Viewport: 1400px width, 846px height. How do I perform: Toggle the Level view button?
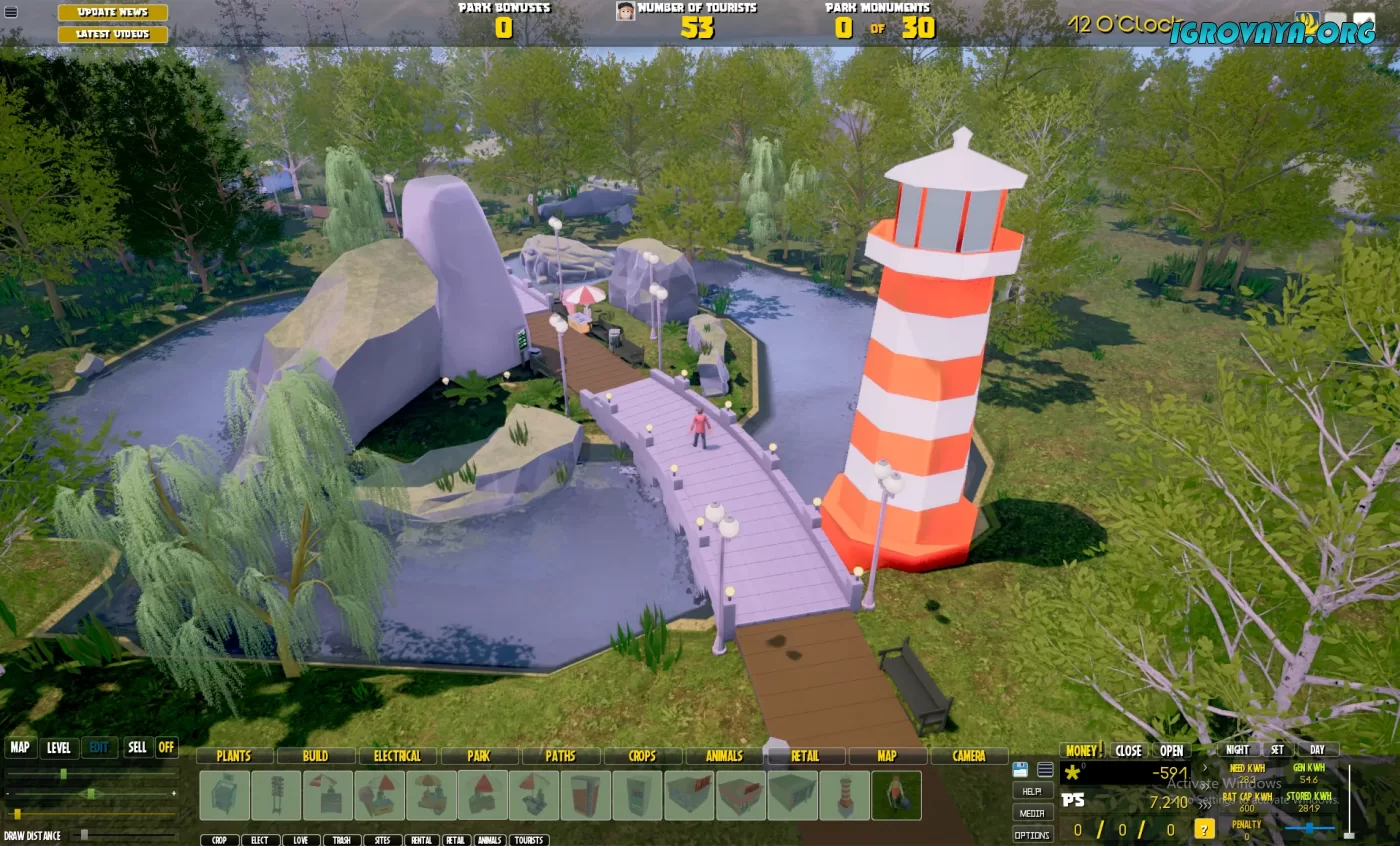[x=59, y=747]
